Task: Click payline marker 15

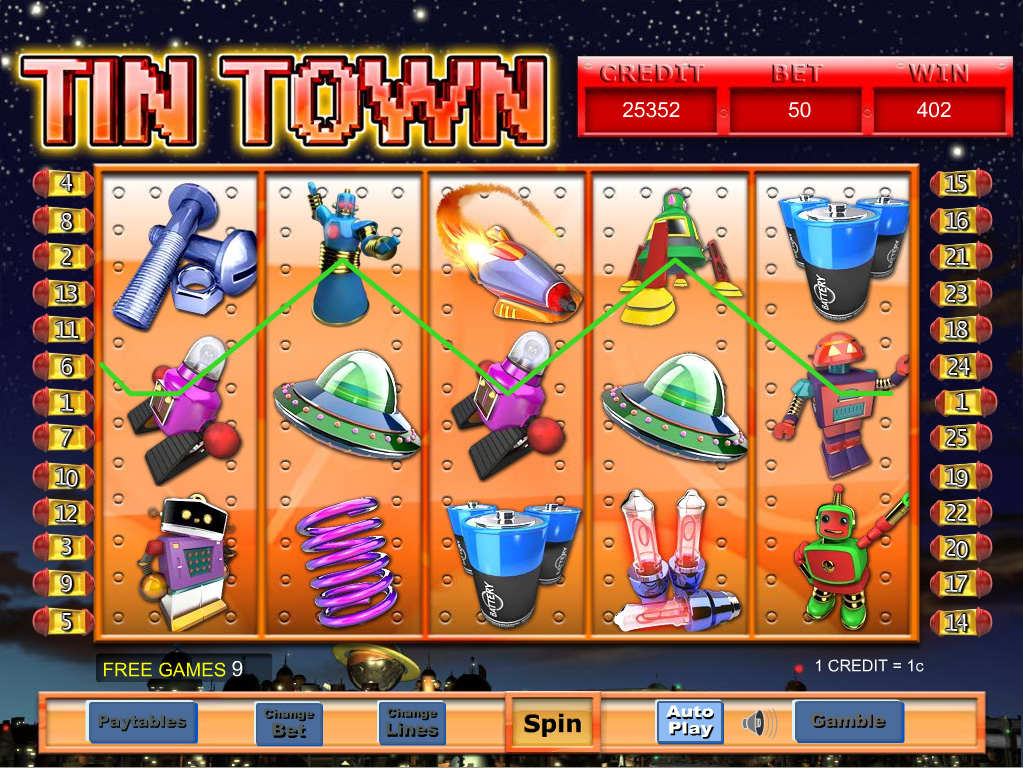Action: click(x=958, y=184)
